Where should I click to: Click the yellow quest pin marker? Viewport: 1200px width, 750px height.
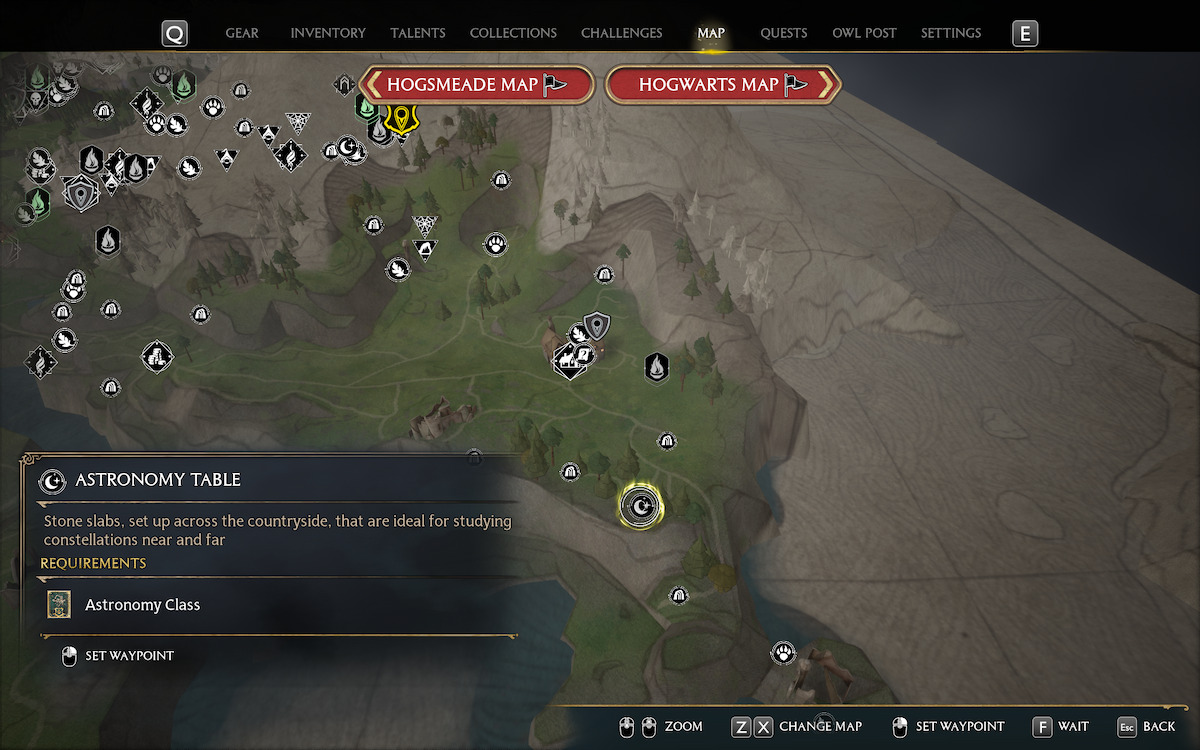pos(402,119)
